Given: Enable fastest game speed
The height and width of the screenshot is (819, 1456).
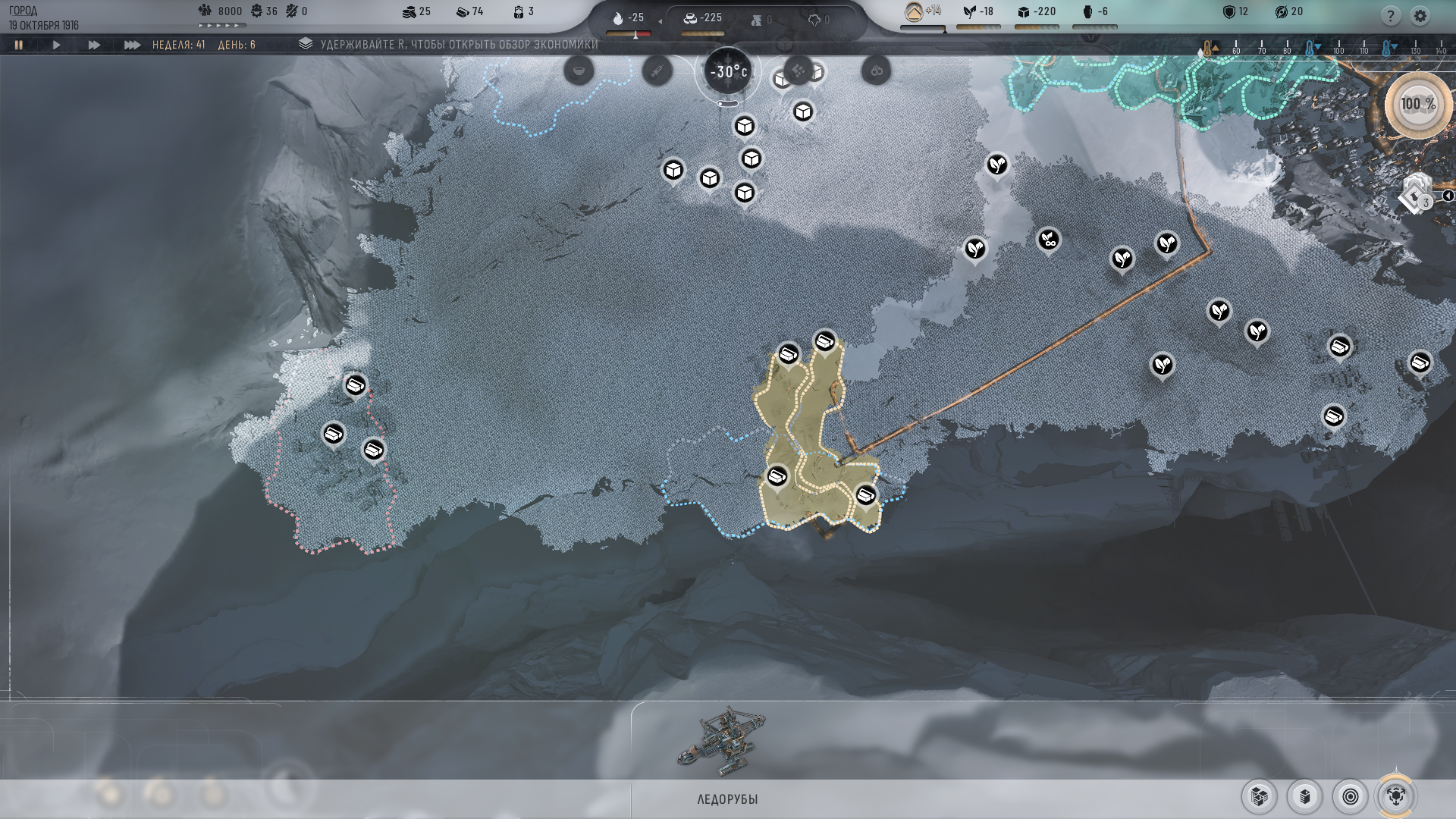Looking at the screenshot, I should [130, 45].
